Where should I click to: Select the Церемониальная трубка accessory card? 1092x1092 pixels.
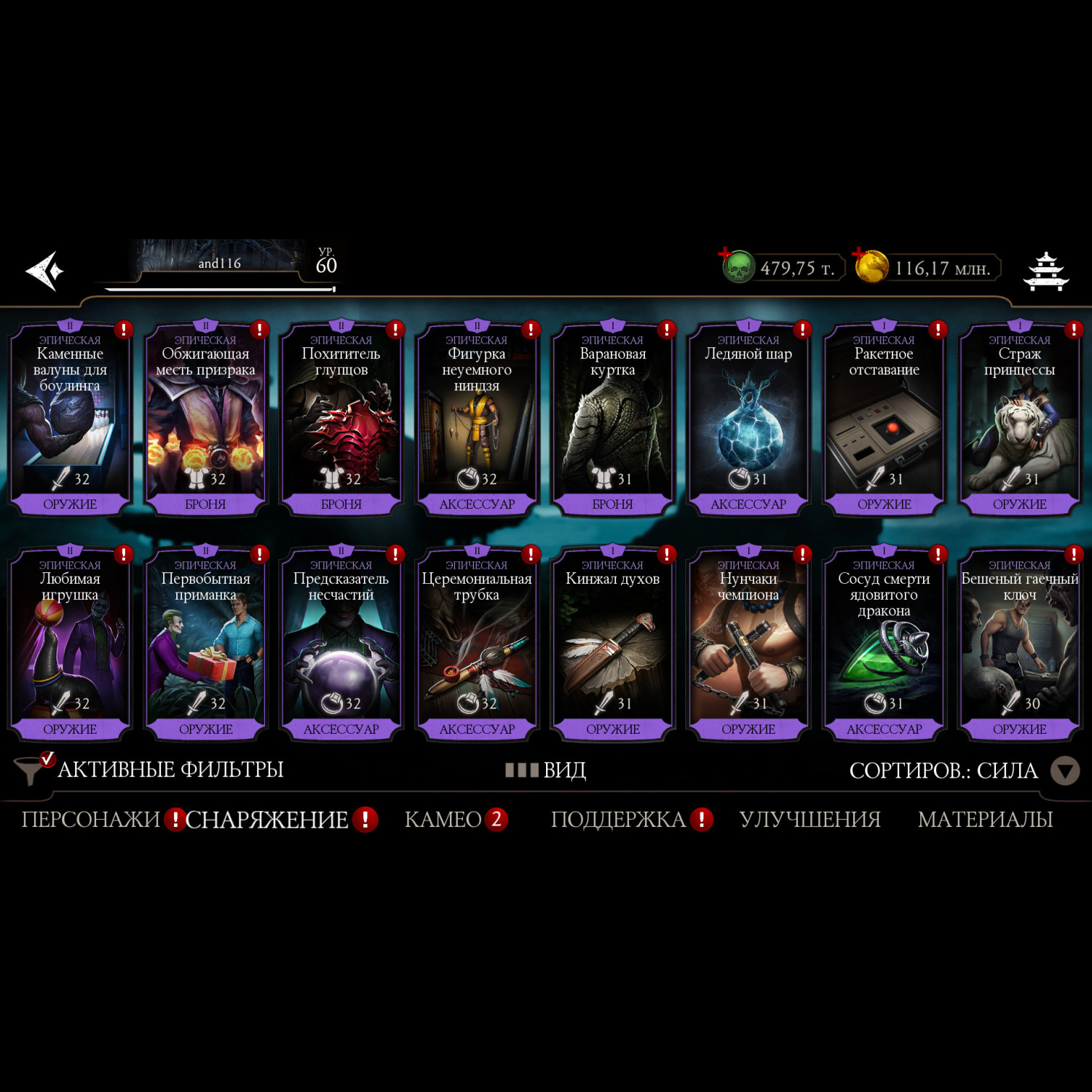[x=477, y=644]
